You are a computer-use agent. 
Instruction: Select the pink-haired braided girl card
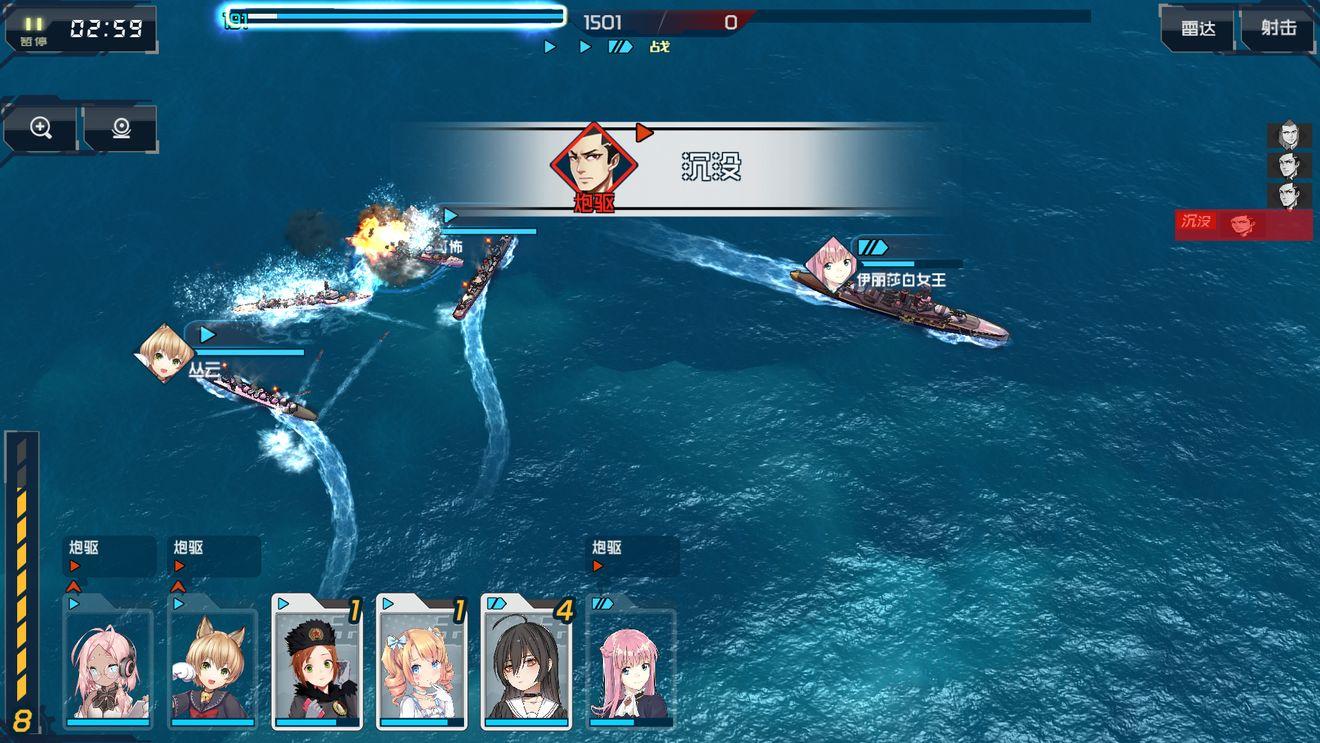tap(630, 664)
